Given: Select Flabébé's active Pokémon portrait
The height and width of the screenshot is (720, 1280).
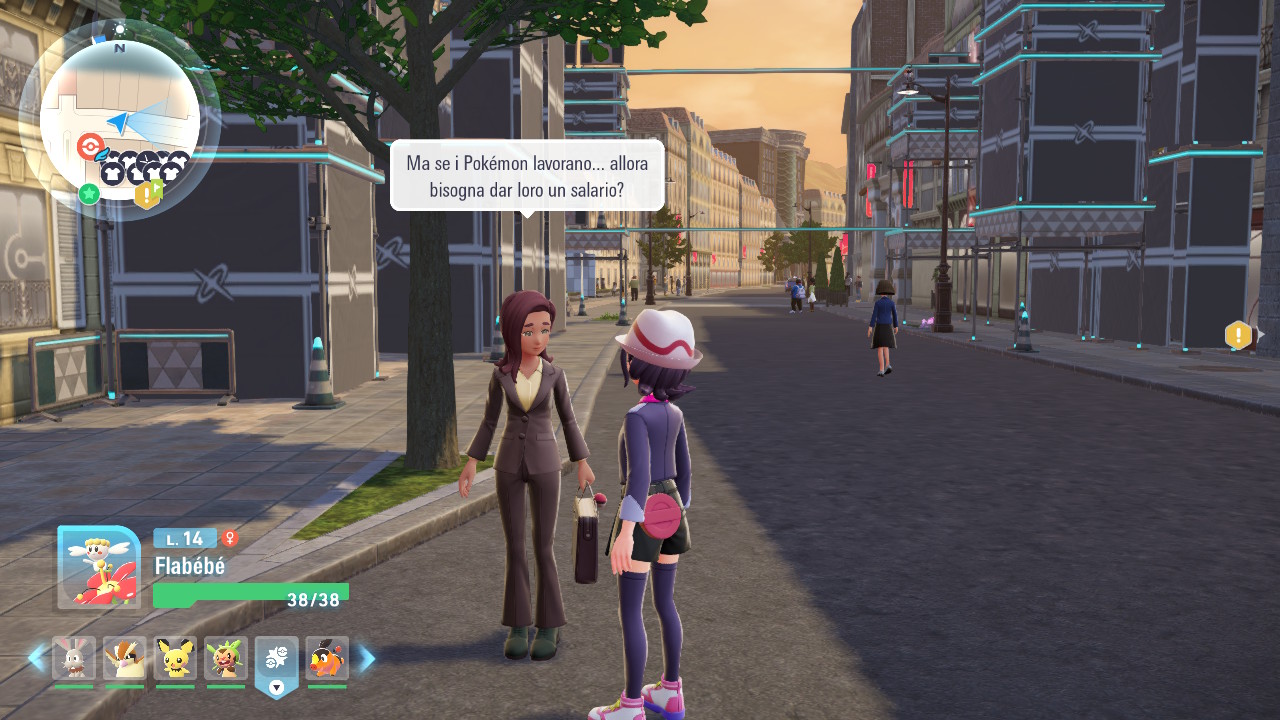Looking at the screenshot, I should click(99, 567).
